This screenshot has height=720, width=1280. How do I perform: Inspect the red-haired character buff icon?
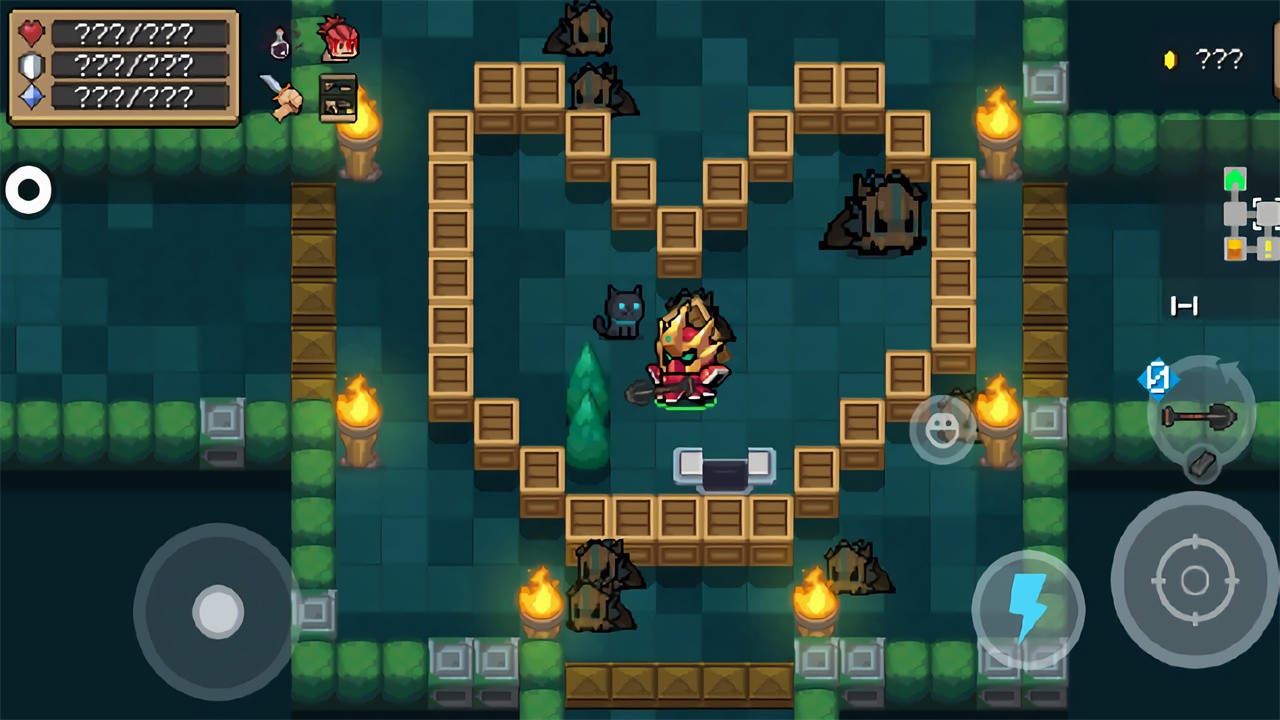[x=338, y=40]
